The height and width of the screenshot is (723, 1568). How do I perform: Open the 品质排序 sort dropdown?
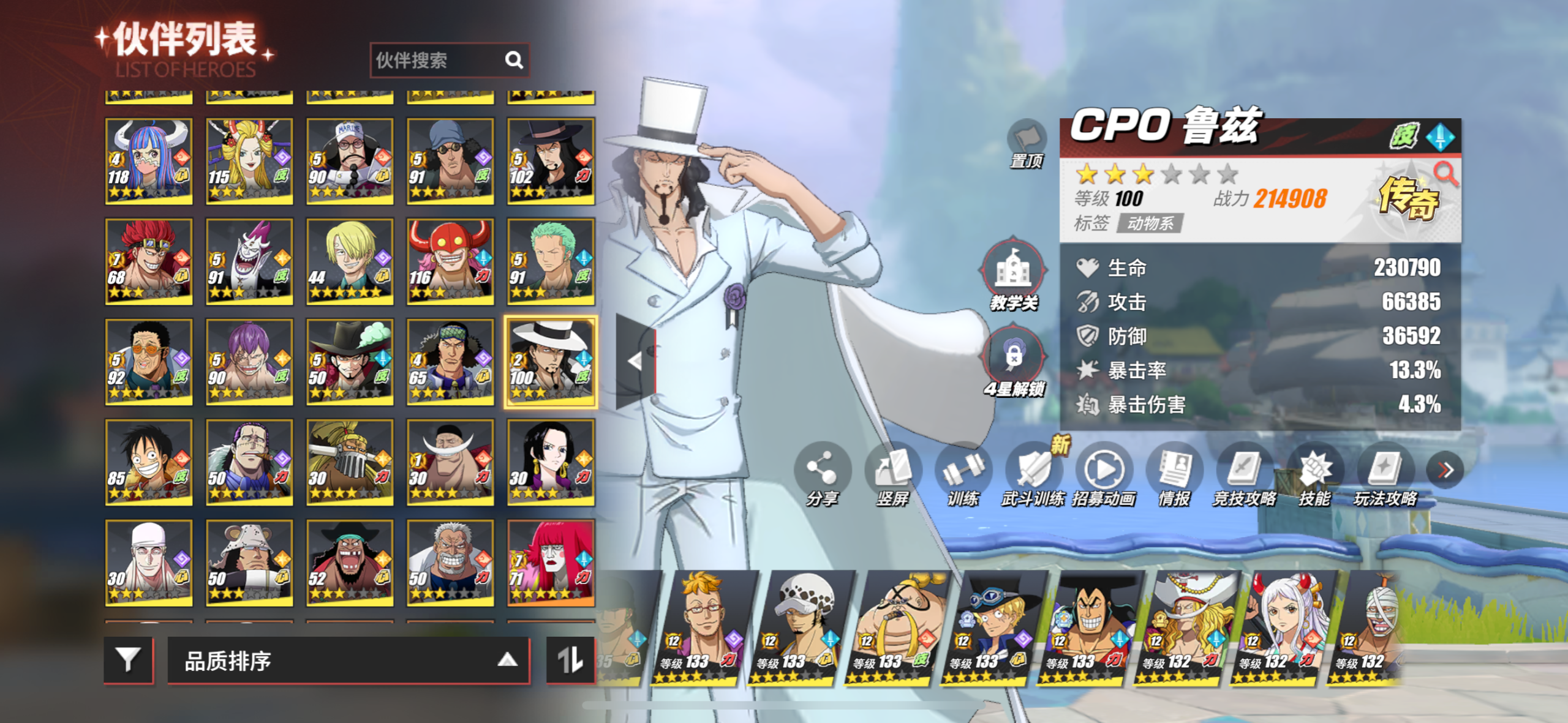click(x=348, y=661)
